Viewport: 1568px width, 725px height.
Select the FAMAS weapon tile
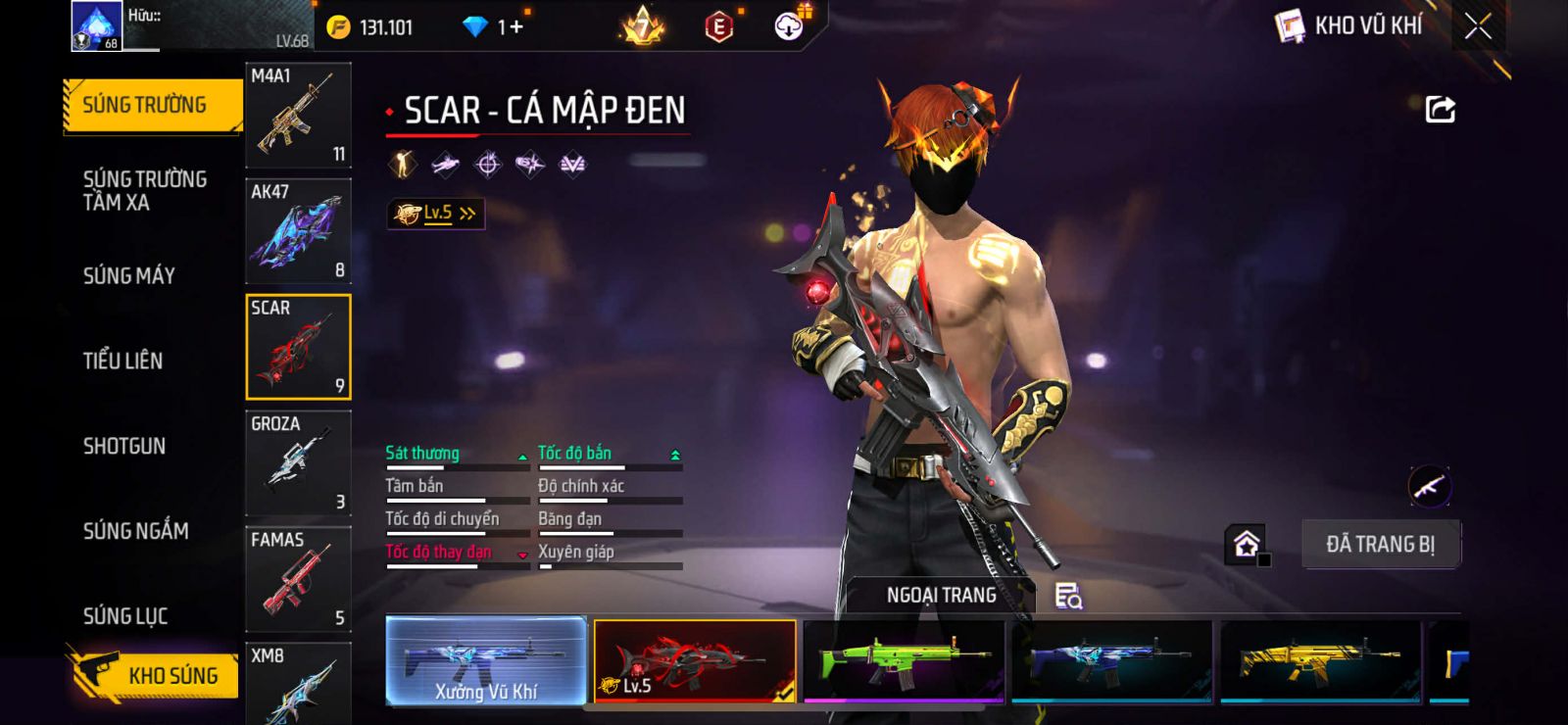[298, 579]
